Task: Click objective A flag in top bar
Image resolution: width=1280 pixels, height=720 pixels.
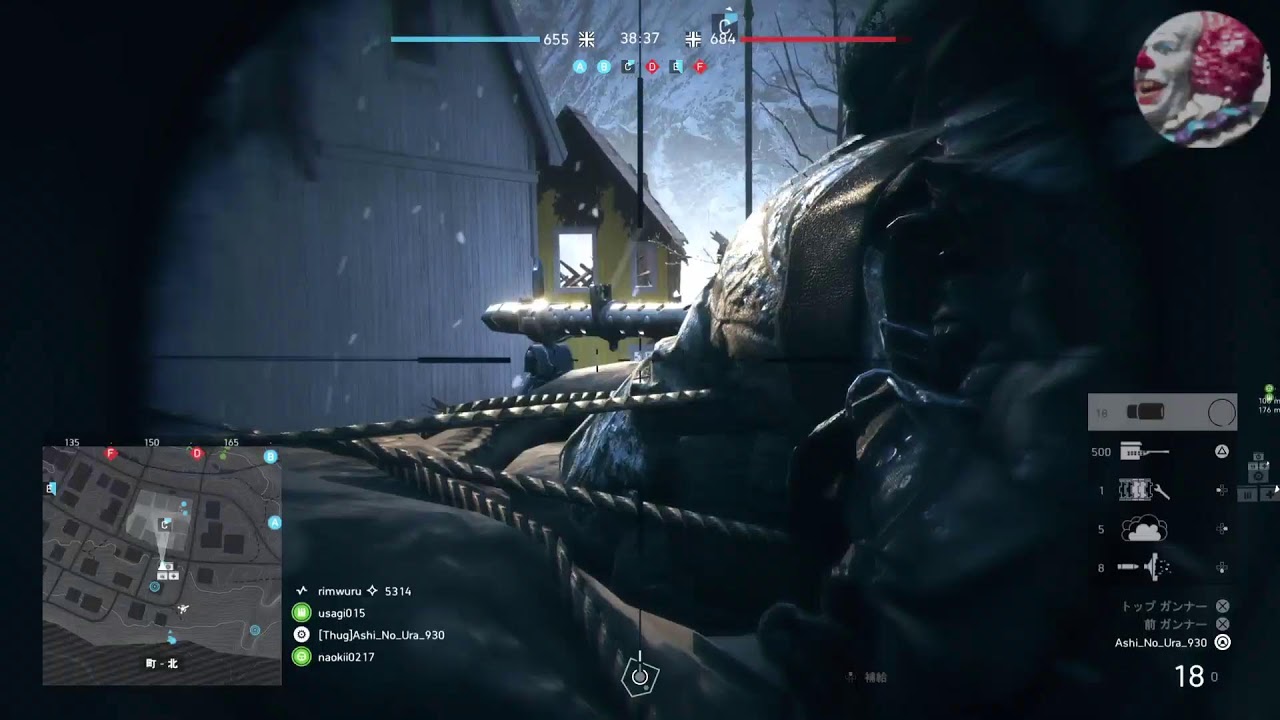Action: [580, 67]
